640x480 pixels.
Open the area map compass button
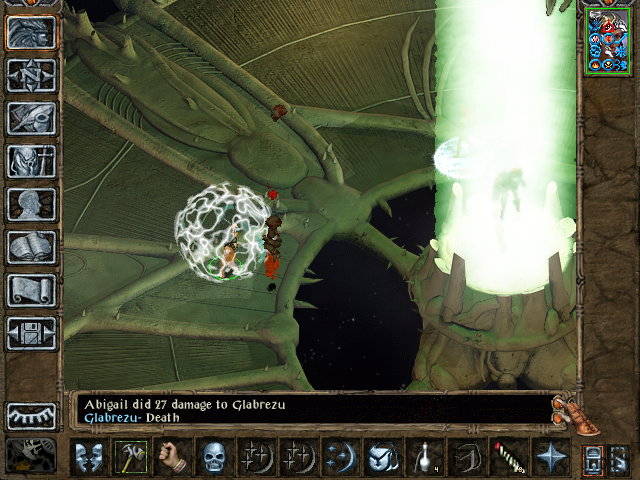click(31, 75)
